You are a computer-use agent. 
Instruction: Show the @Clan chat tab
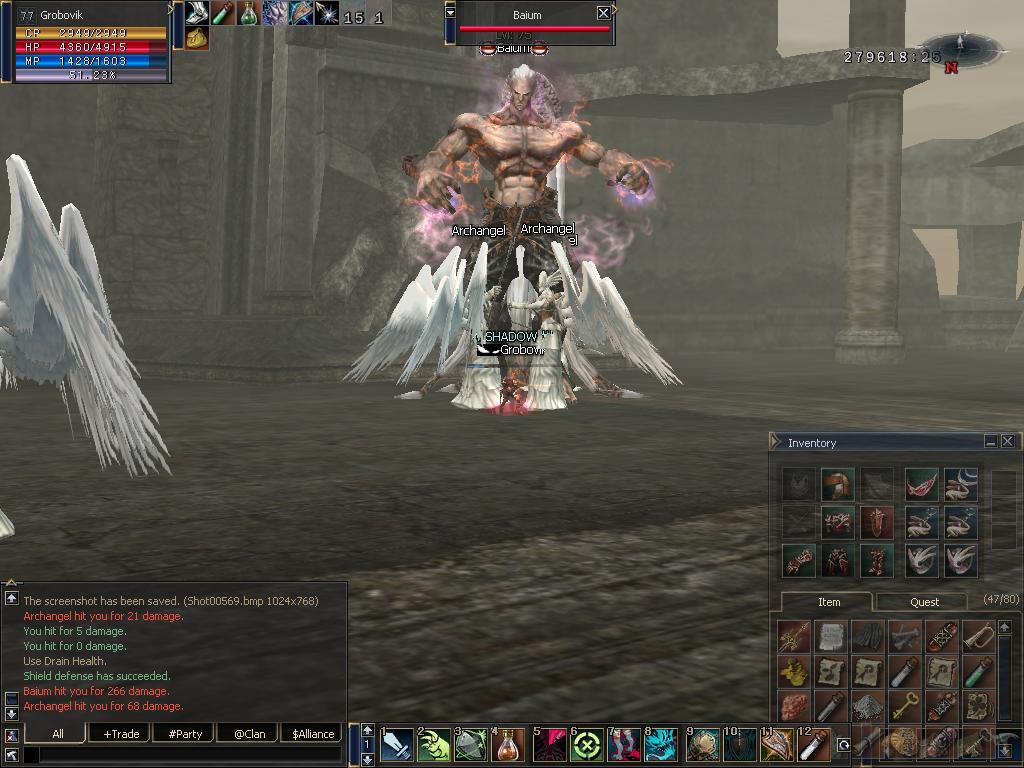click(249, 734)
